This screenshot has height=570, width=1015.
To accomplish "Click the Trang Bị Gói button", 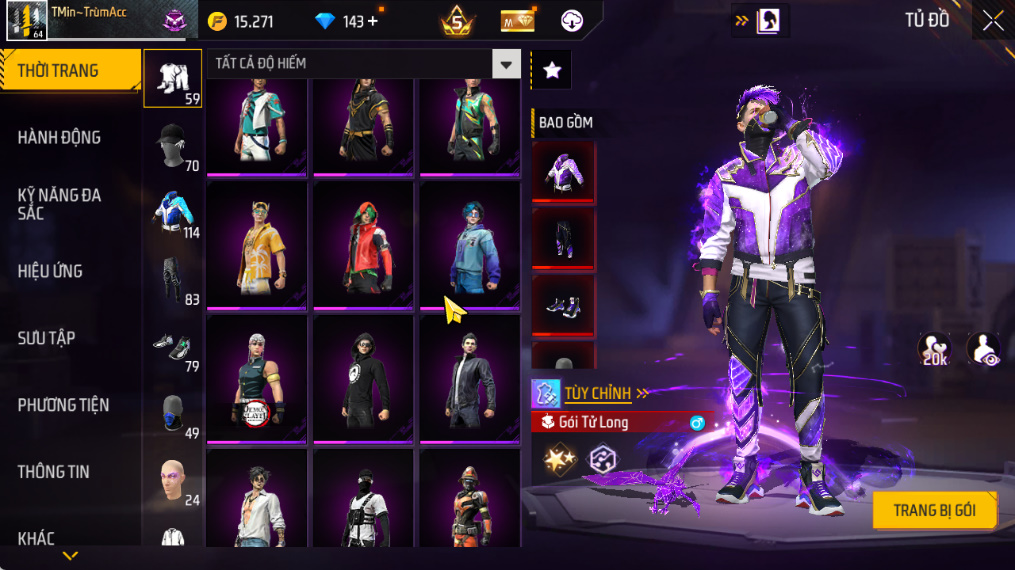I will pyautogui.click(x=934, y=510).
